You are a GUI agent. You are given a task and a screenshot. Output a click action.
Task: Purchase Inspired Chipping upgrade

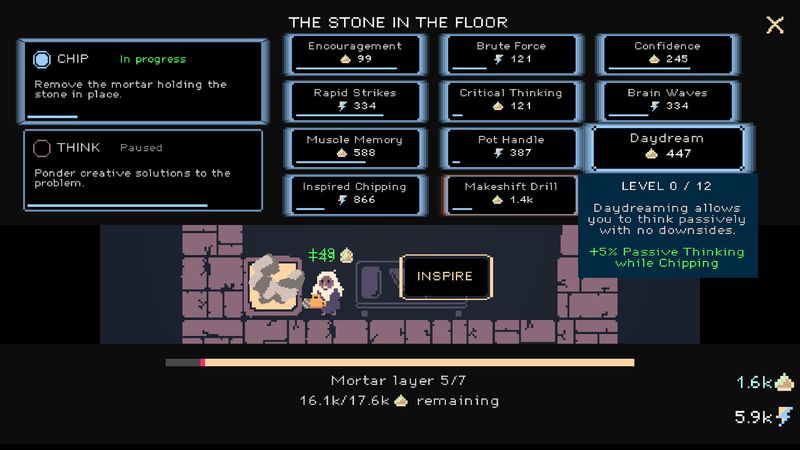pyautogui.click(x=355, y=194)
